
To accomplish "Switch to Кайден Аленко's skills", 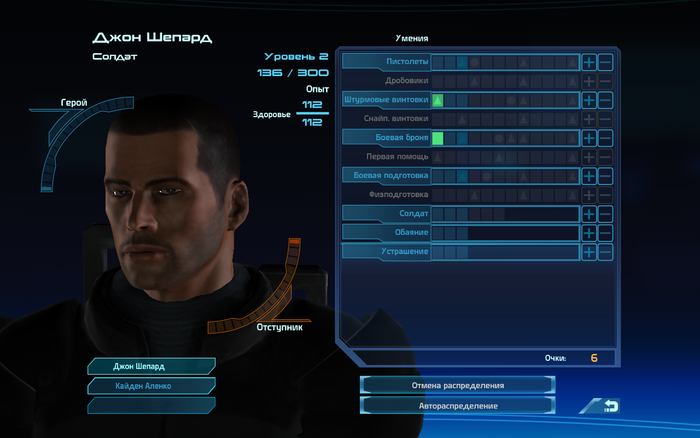I will (x=151, y=385).
